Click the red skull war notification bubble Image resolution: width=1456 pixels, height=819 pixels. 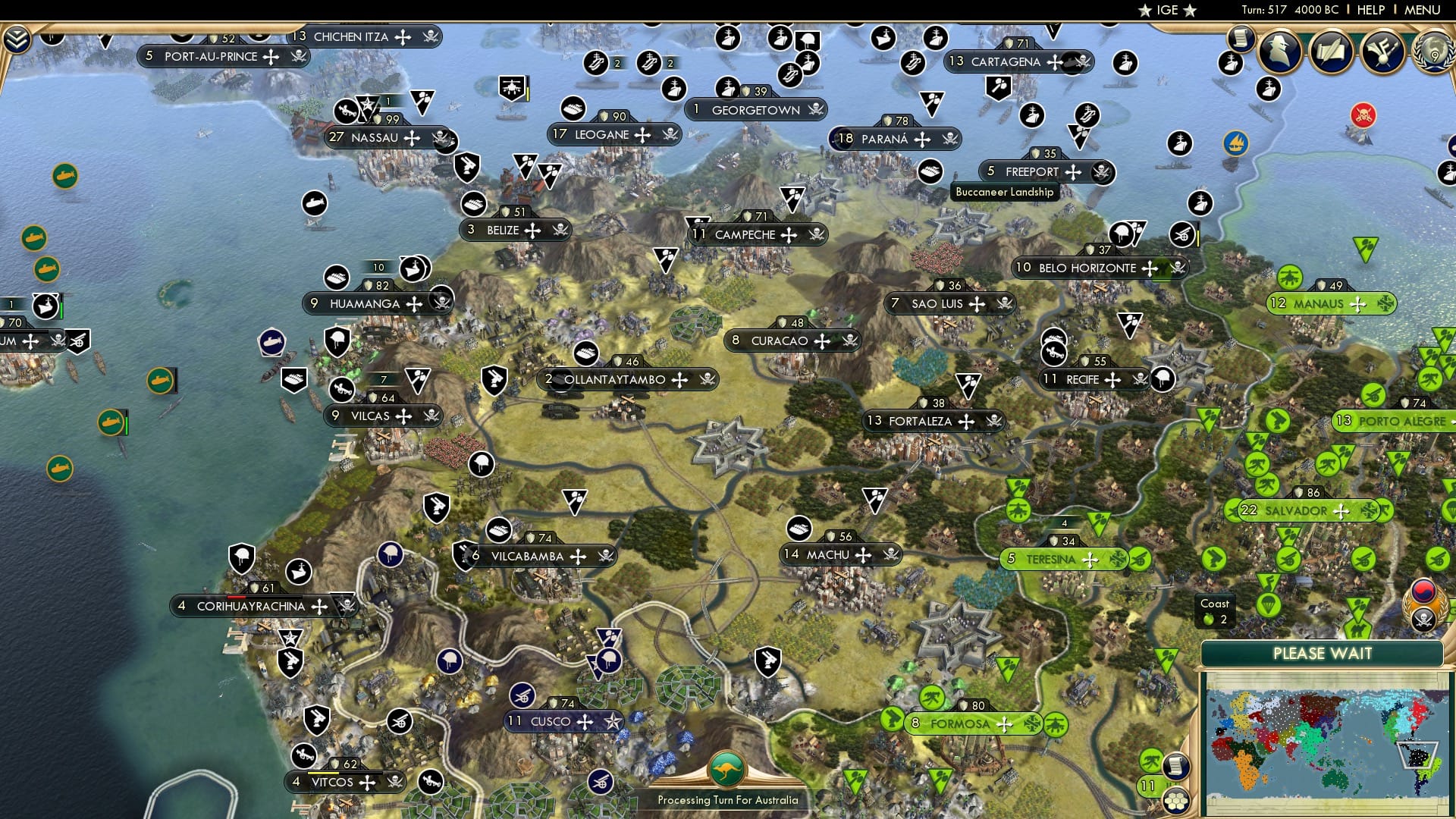pos(1363,115)
